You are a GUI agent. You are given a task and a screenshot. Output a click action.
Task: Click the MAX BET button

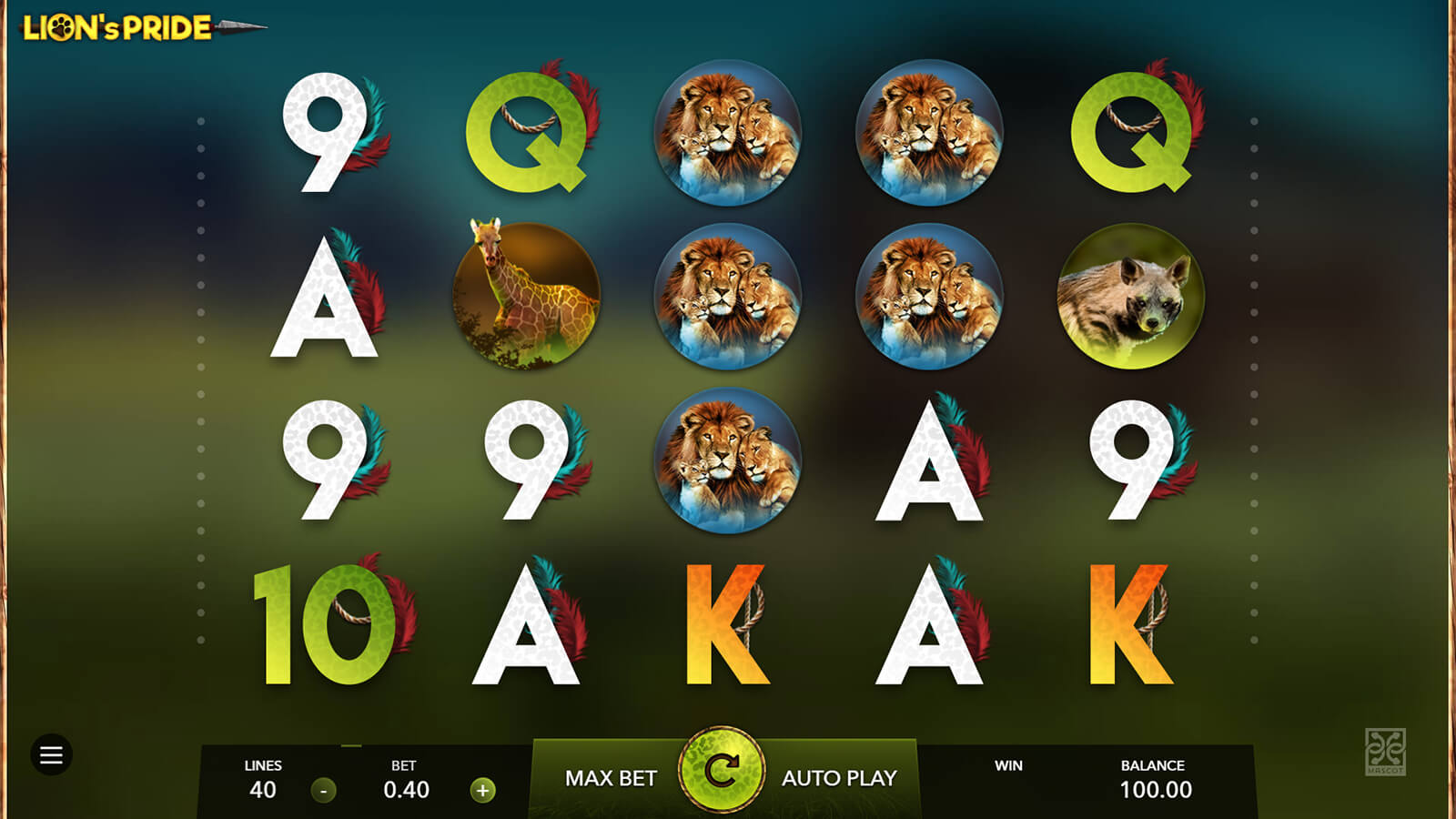611,778
